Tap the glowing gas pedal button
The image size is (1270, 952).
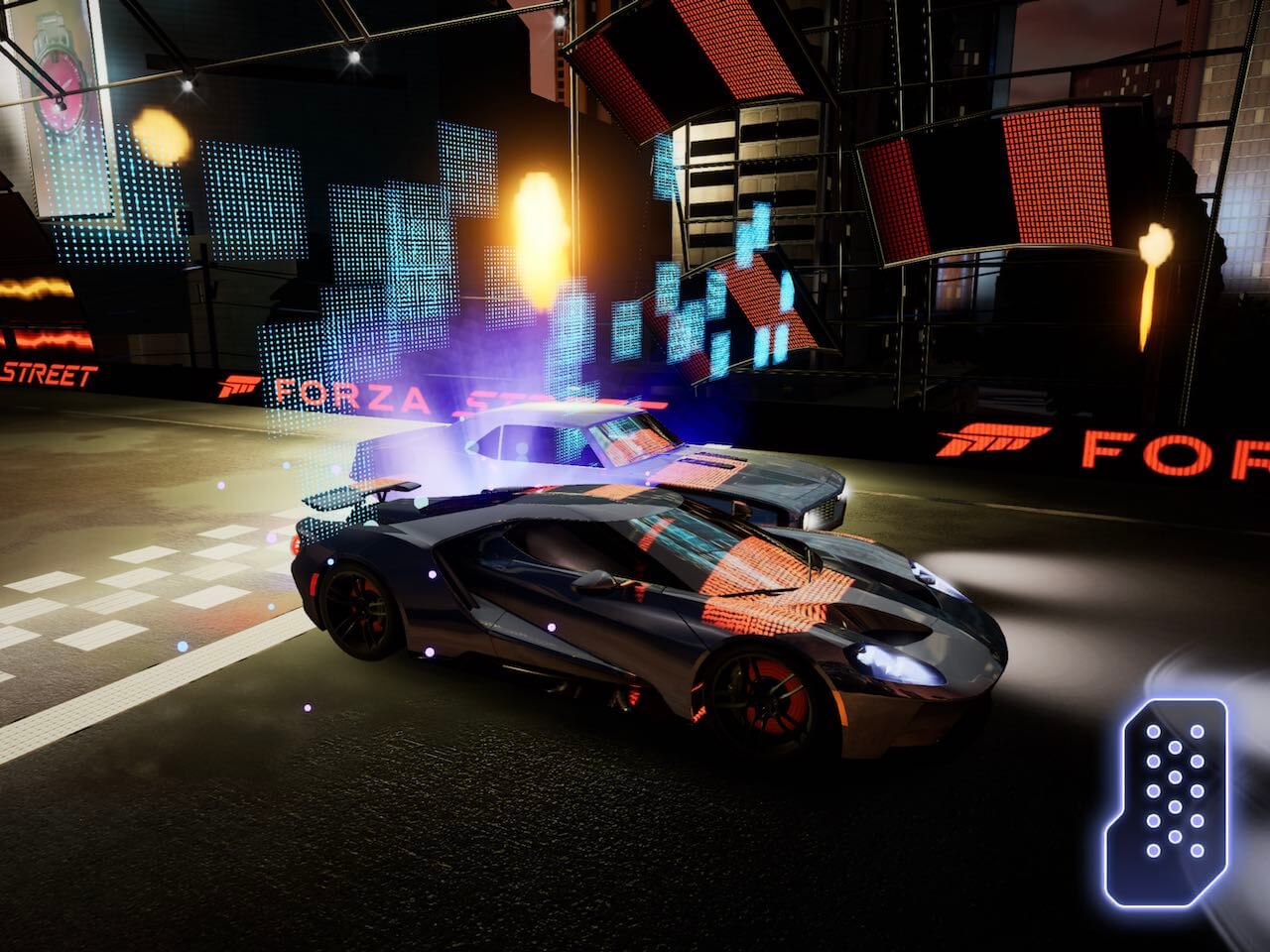[1174, 787]
